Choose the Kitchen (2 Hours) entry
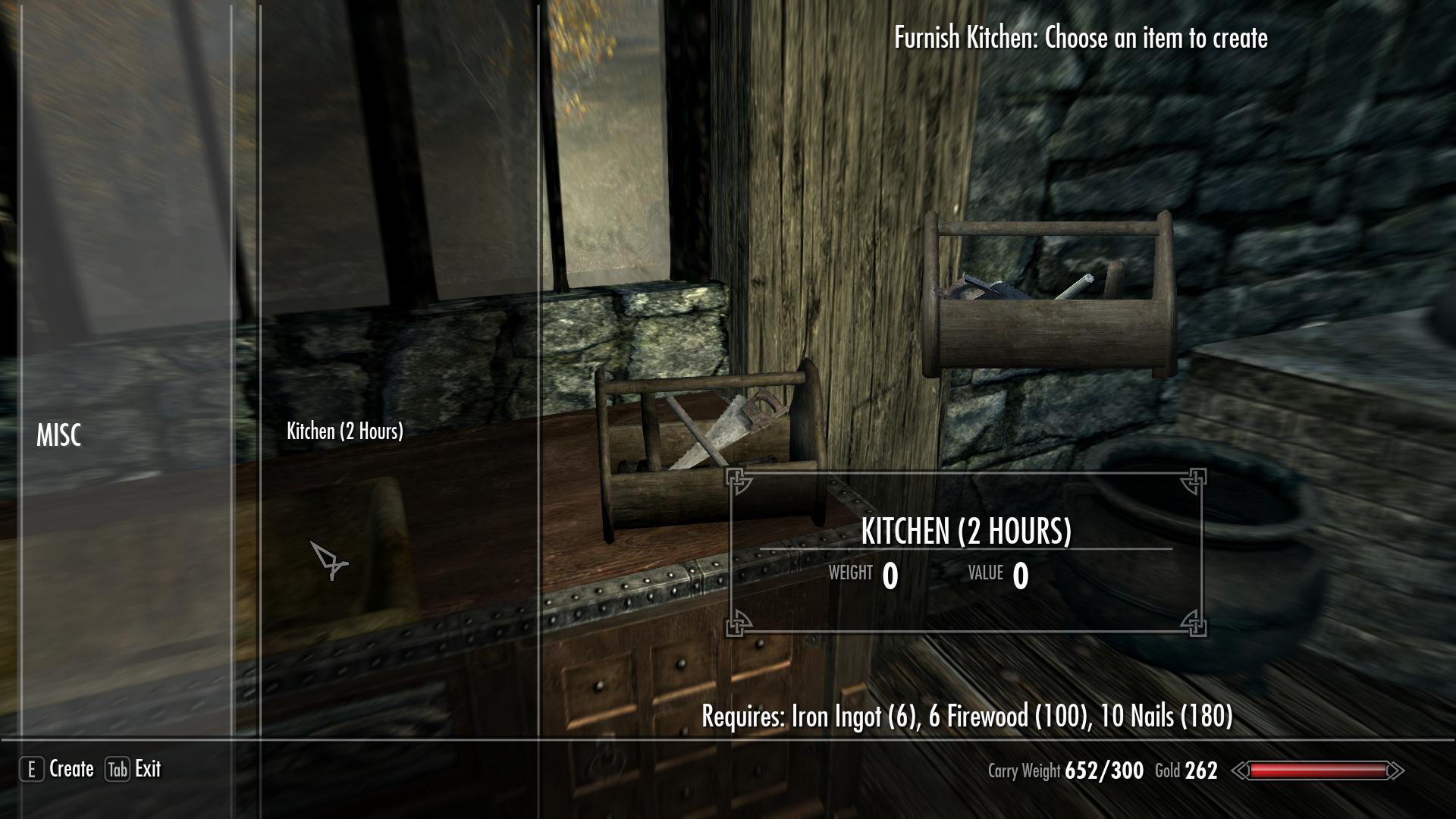This screenshot has height=819, width=1456. (345, 431)
